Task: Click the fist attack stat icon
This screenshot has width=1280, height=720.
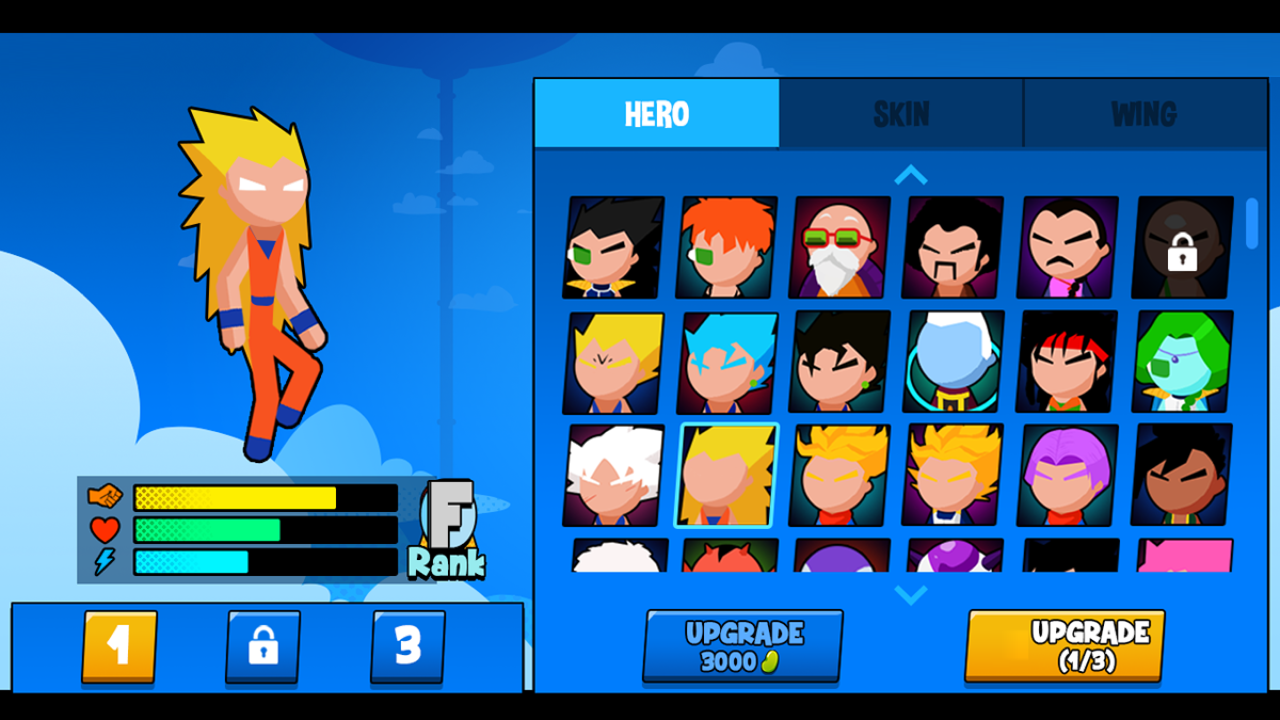Action: (x=106, y=494)
